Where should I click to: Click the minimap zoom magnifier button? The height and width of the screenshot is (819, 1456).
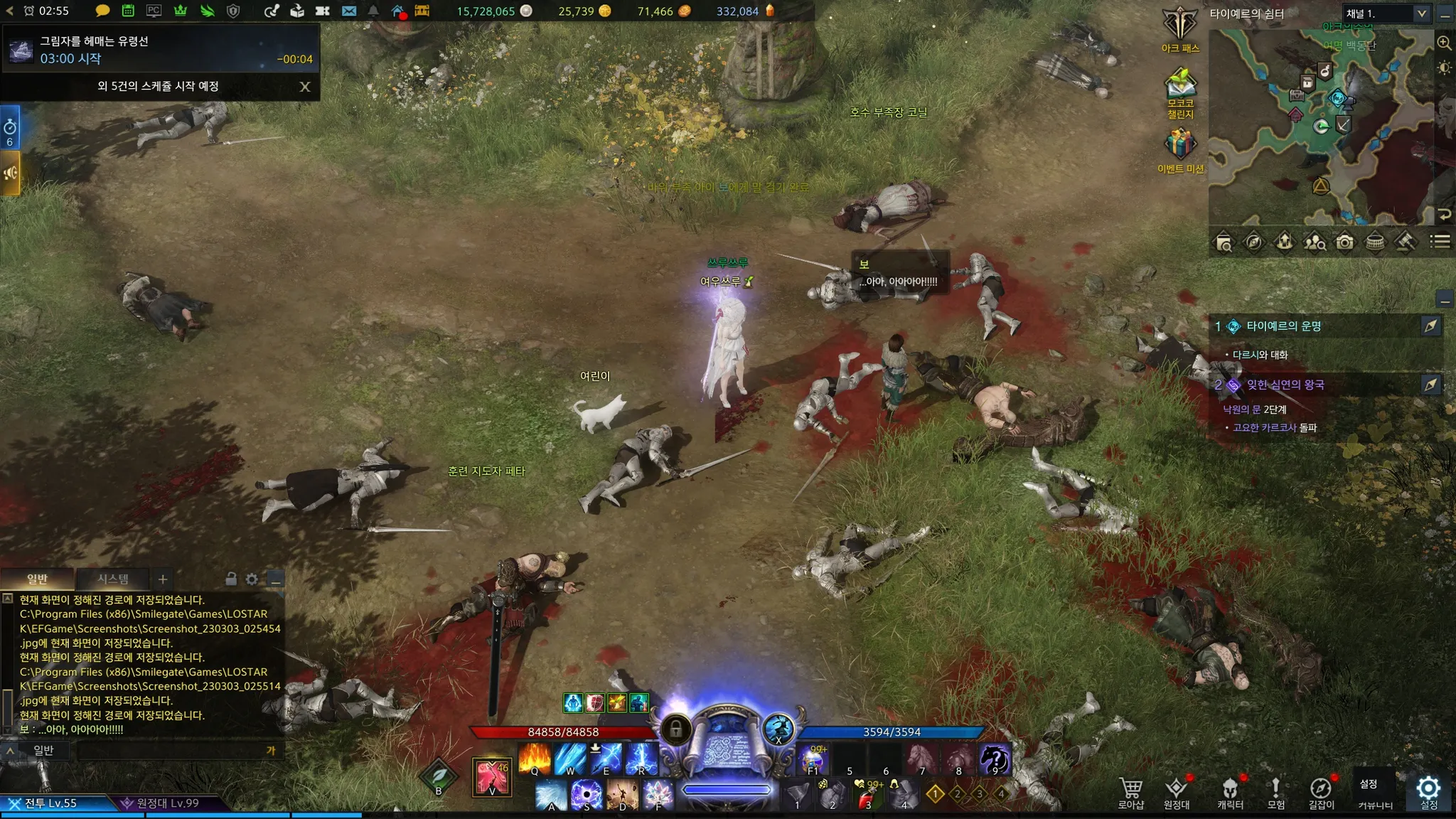click(1444, 43)
